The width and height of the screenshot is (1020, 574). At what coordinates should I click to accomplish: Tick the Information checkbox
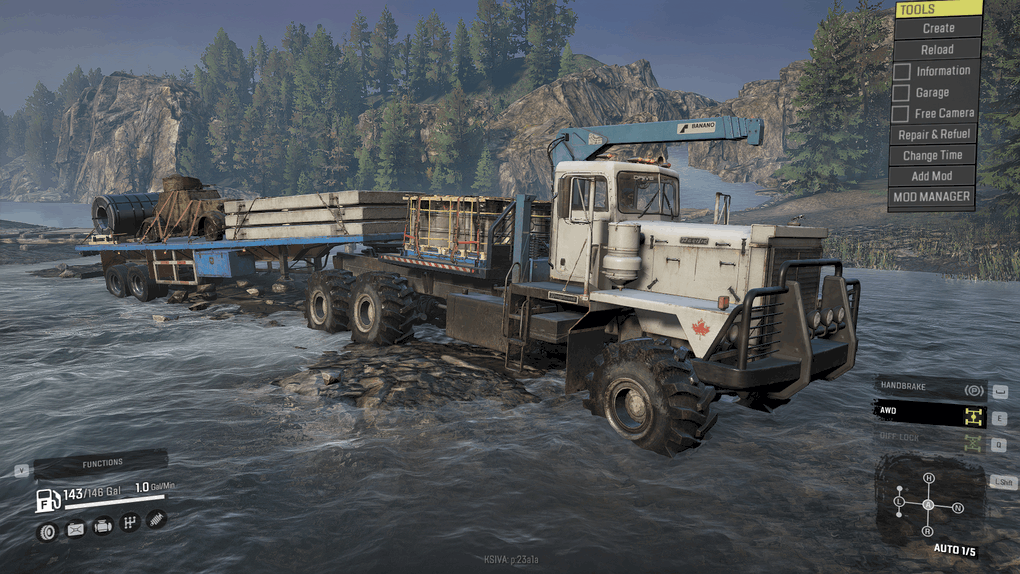click(x=902, y=71)
